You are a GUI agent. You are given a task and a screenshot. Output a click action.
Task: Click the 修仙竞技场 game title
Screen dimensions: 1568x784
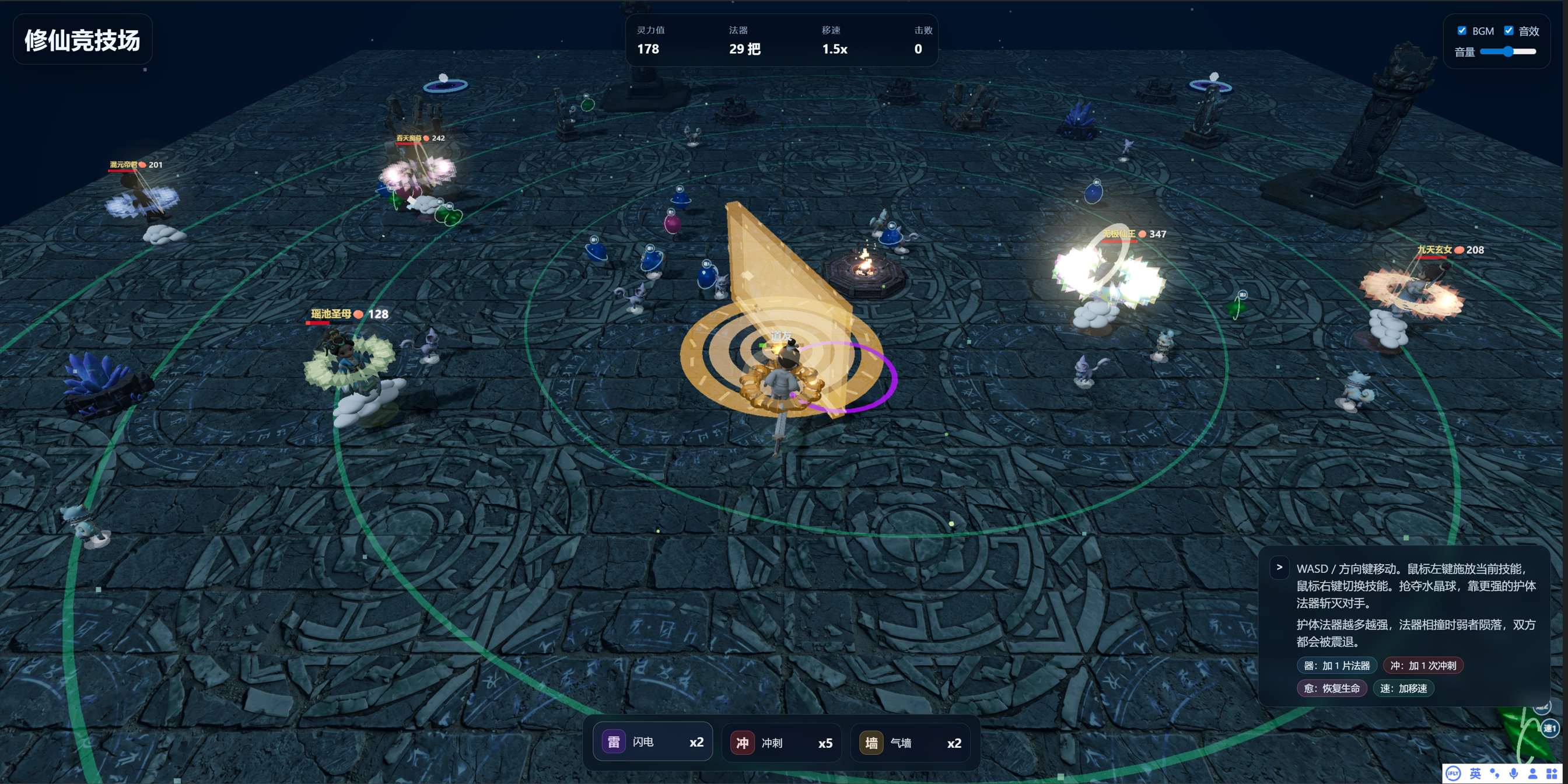click(x=82, y=40)
